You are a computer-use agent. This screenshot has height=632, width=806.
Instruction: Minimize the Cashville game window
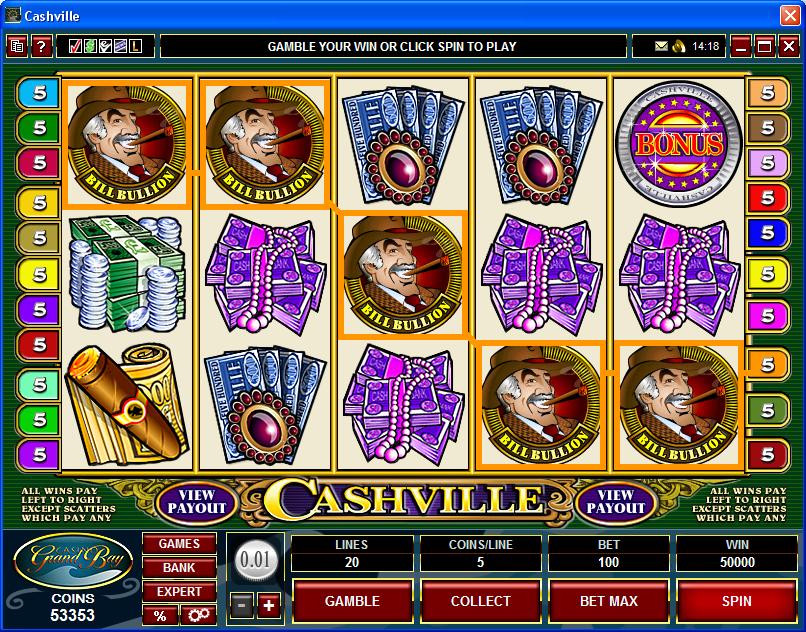tap(741, 46)
